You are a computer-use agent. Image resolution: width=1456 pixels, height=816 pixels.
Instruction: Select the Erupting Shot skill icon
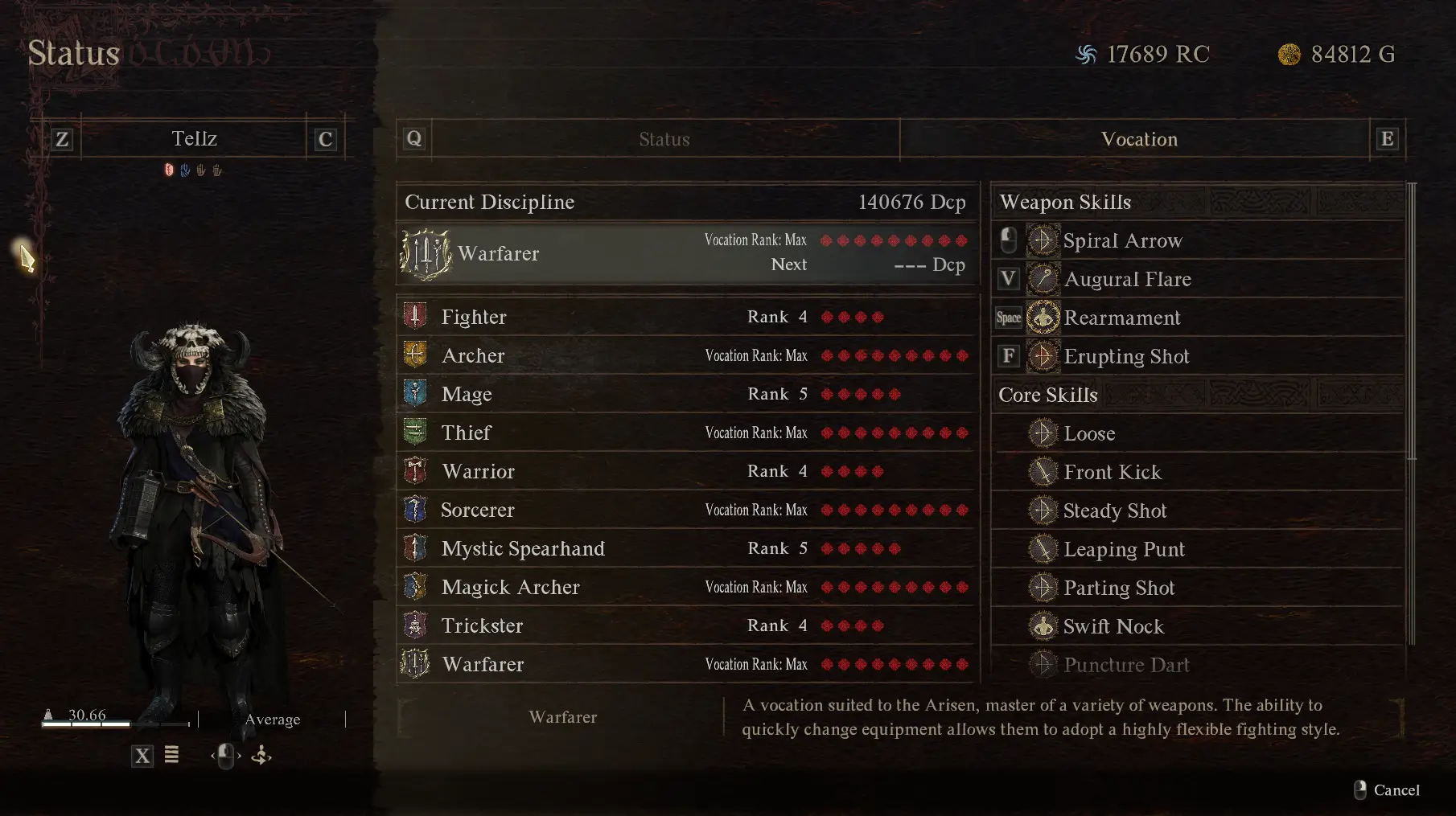(x=1043, y=355)
